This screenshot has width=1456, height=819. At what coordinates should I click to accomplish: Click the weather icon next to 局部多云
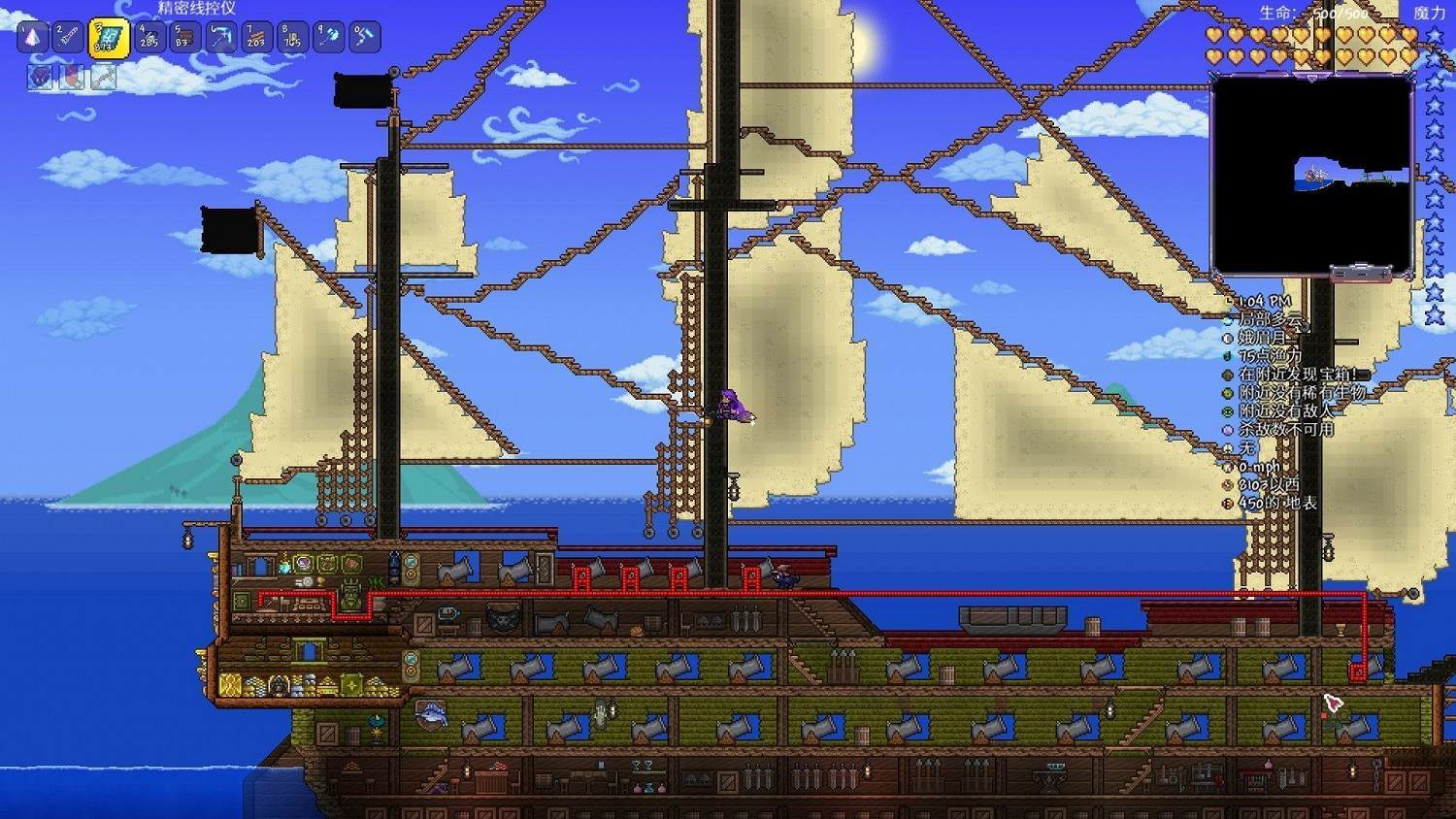click(1227, 319)
